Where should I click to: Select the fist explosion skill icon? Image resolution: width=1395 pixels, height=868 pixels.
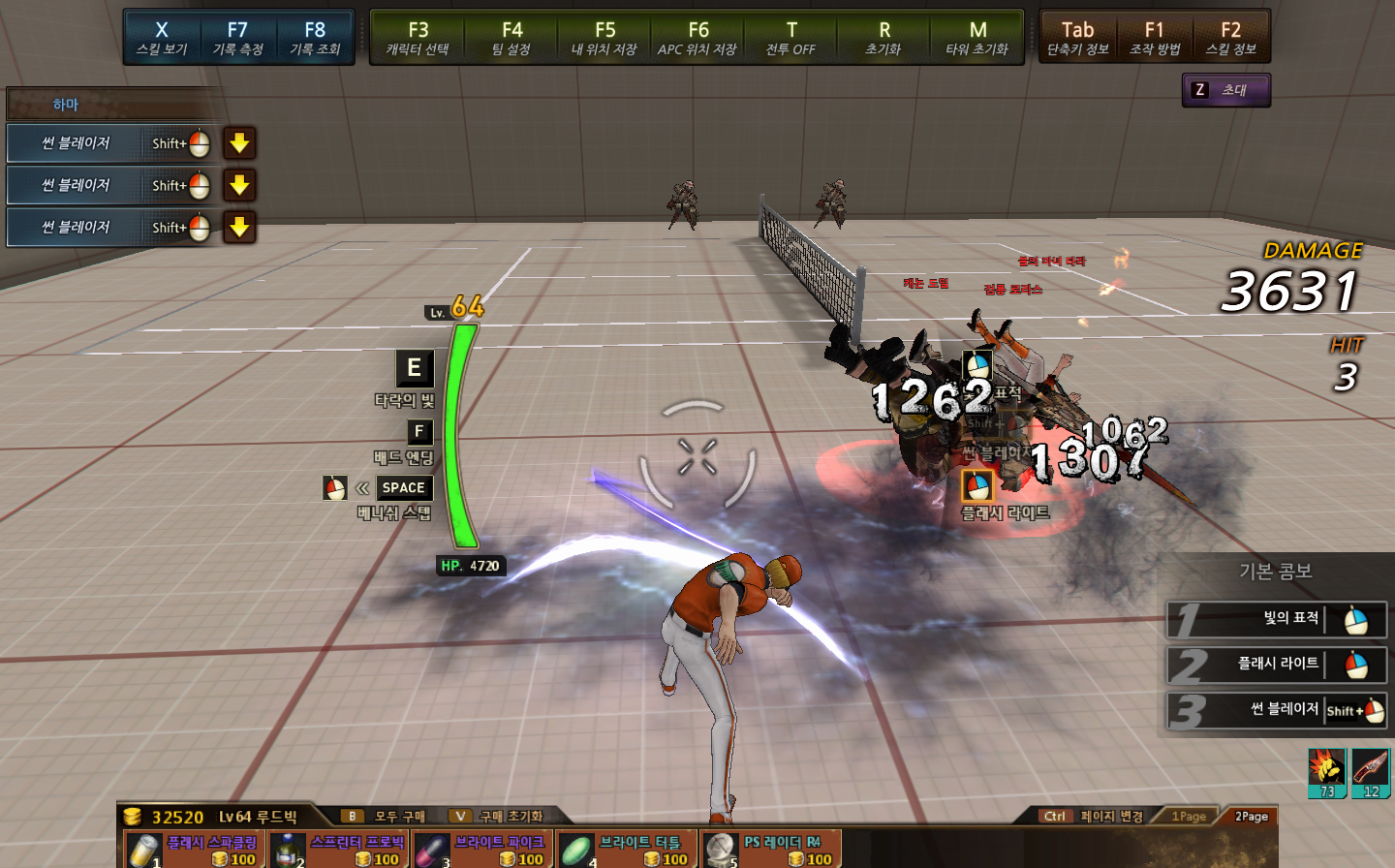tap(1326, 772)
